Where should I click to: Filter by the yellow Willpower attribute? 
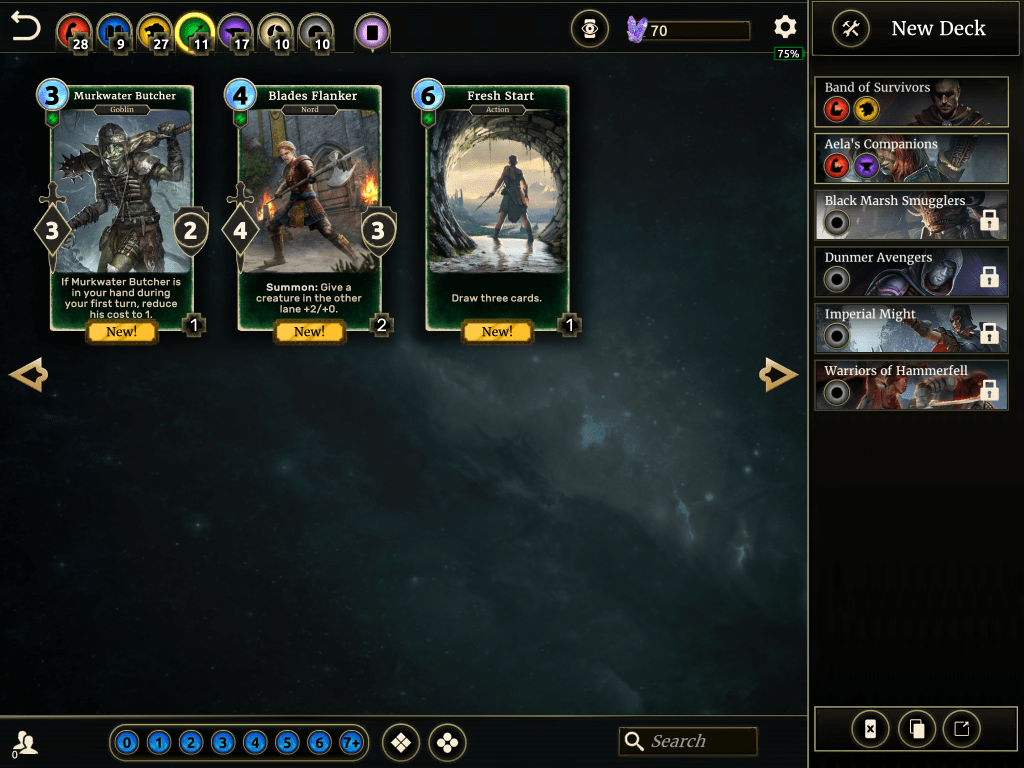click(154, 32)
